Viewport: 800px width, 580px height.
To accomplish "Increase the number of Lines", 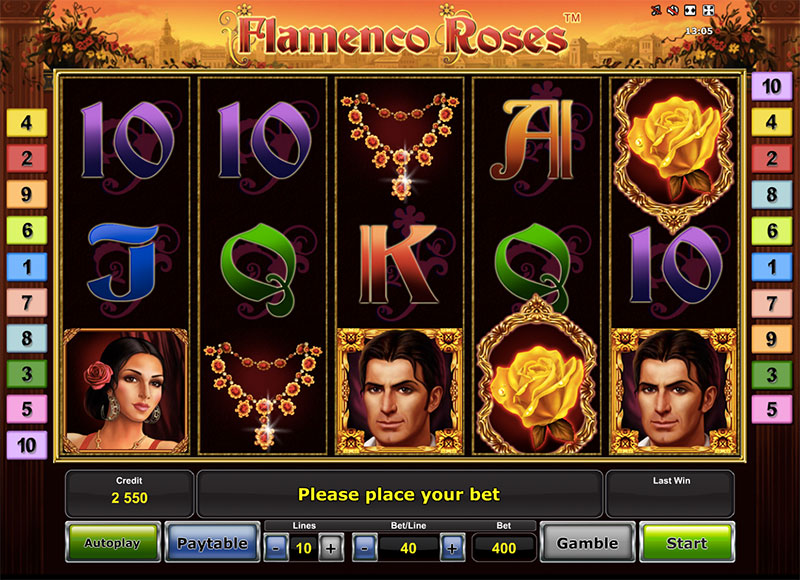I will 332,547.
